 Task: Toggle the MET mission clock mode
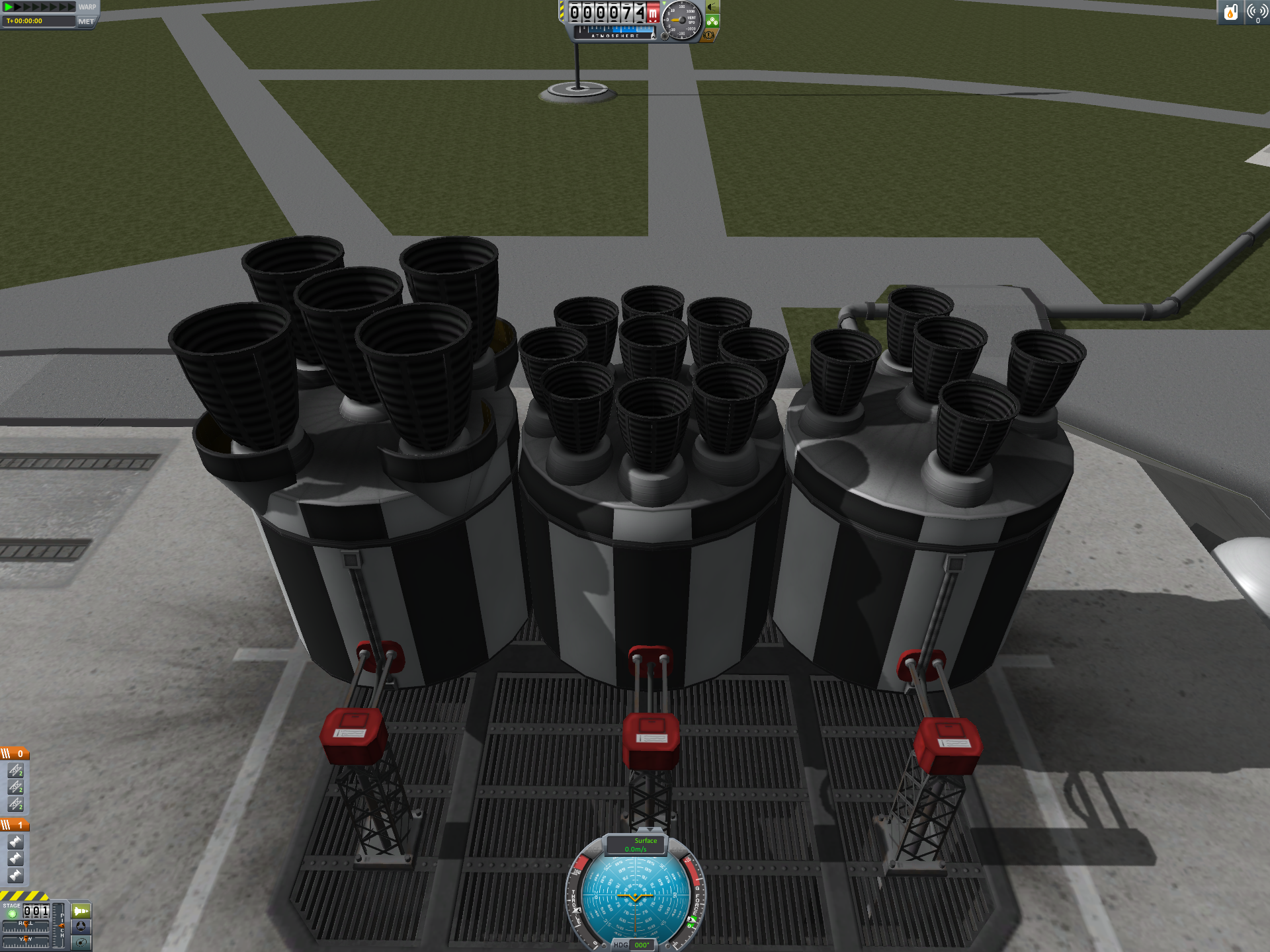[x=86, y=21]
